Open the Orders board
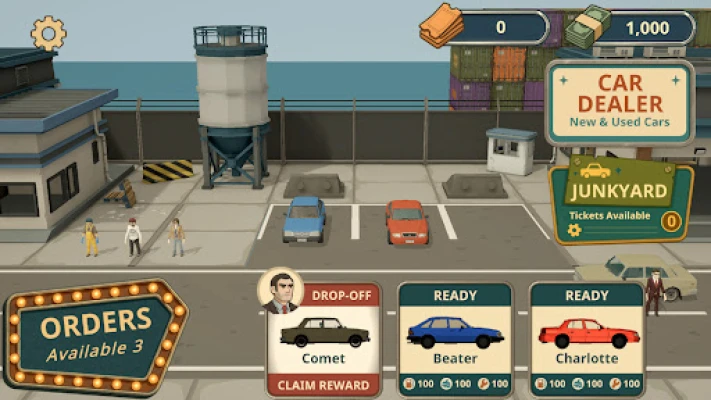 [x=96, y=334]
